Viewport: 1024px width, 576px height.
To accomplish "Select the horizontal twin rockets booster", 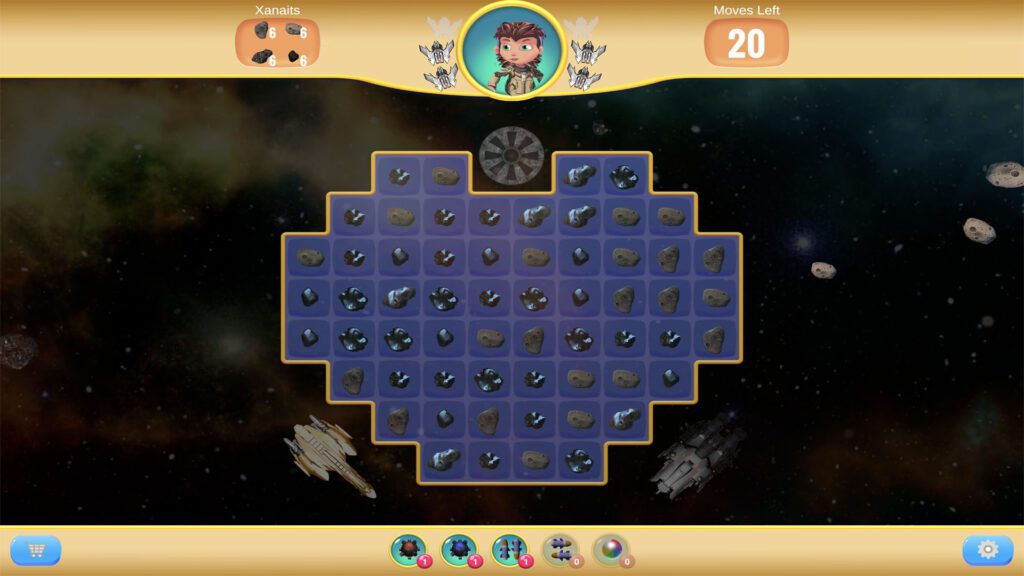I will tap(559, 549).
